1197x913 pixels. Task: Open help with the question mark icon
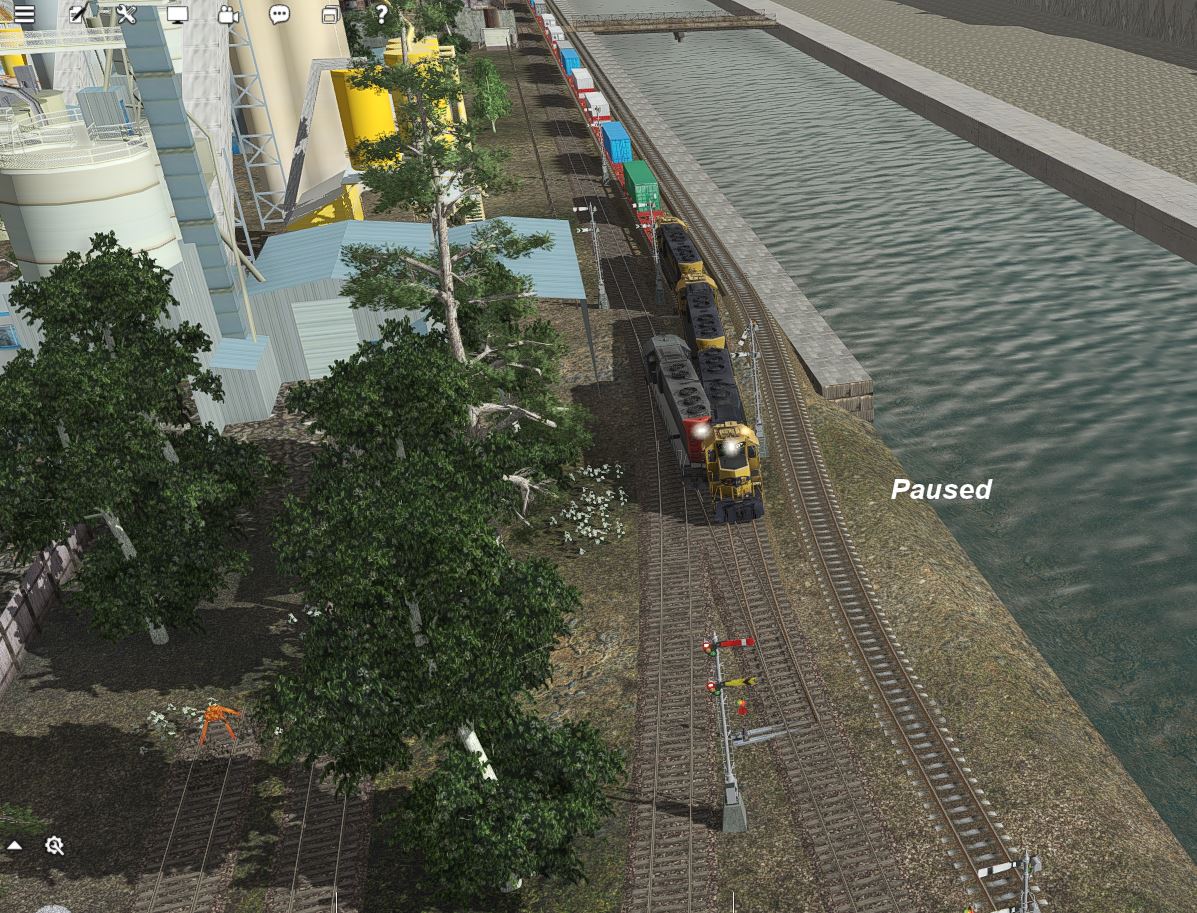tap(381, 14)
